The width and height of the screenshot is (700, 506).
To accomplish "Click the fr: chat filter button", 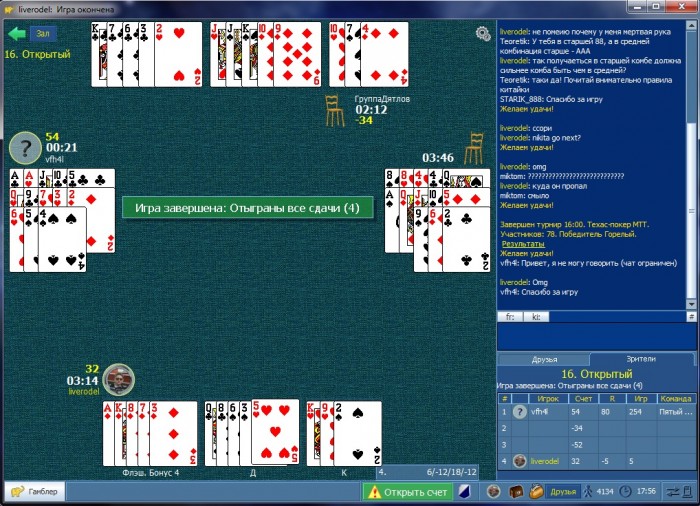I will click(510, 316).
